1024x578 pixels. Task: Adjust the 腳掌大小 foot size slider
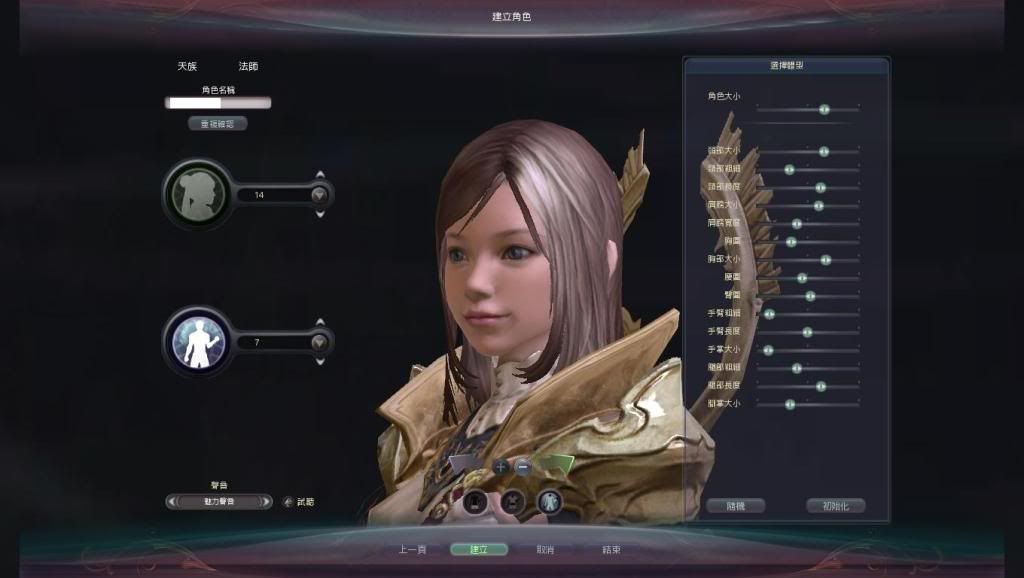[x=790, y=404]
